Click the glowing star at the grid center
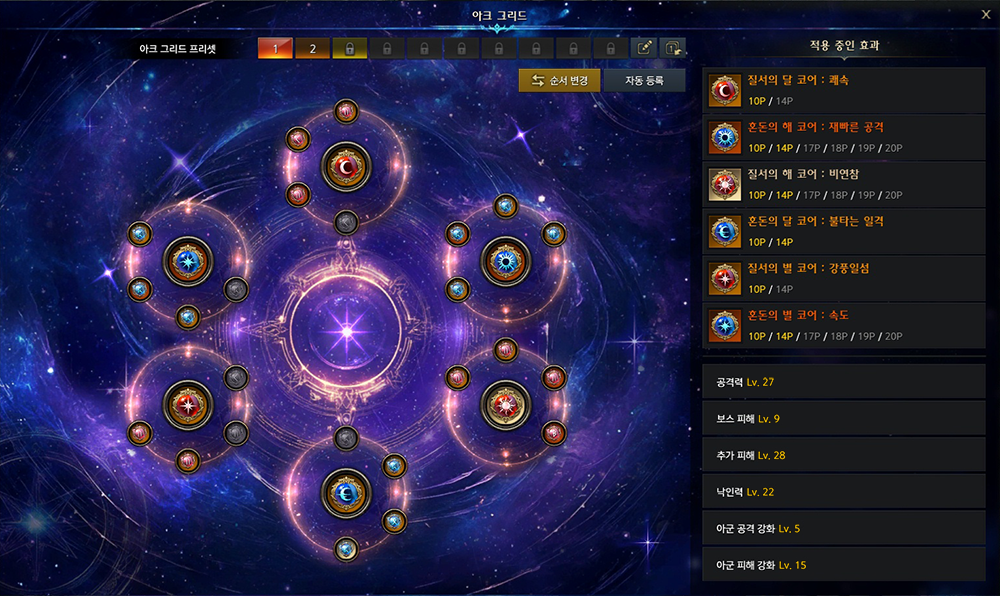Screen dimensions: 1000x596 coord(347,327)
